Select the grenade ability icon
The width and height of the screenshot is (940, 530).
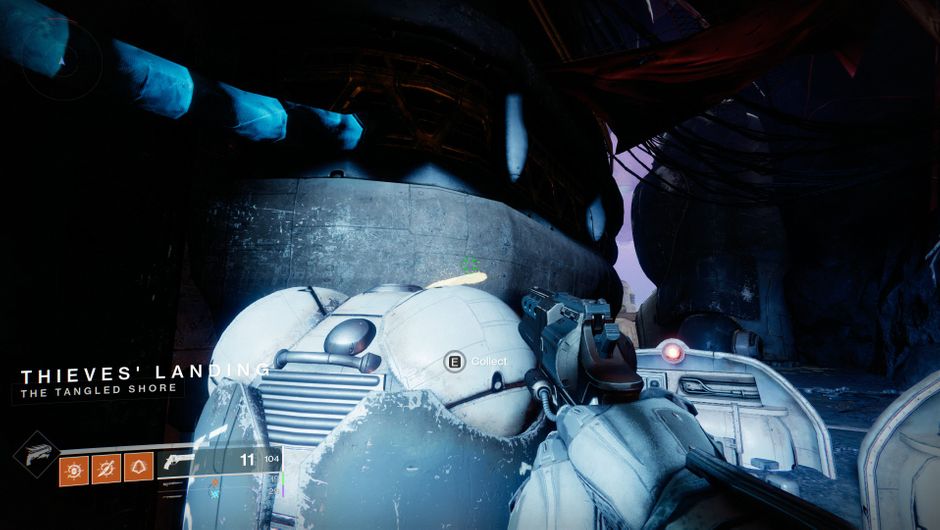point(75,467)
